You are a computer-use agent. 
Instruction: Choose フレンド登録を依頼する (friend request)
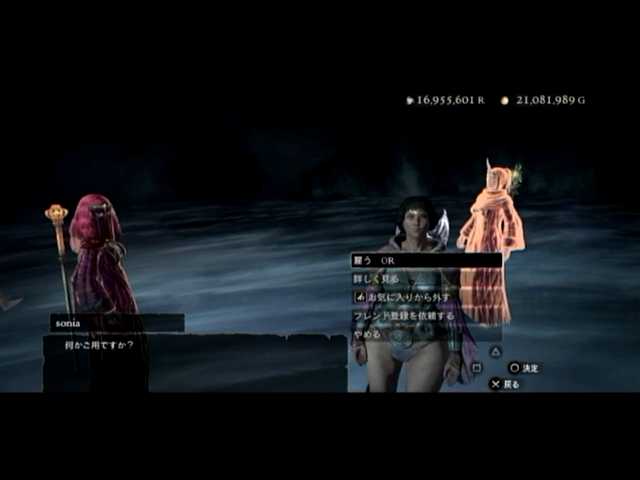(x=403, y=315)
